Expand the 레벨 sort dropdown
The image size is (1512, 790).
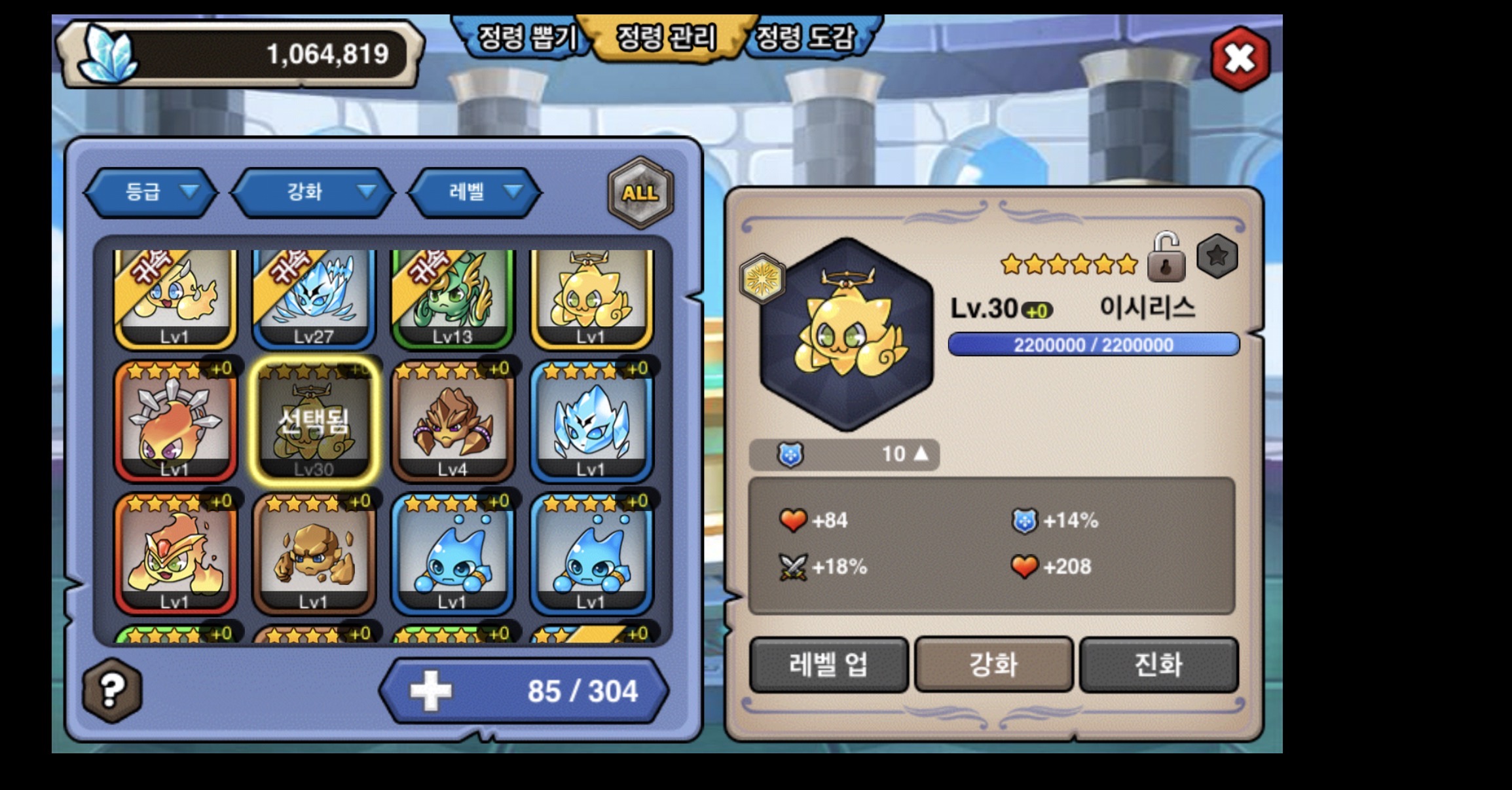[x=475, y=192]
